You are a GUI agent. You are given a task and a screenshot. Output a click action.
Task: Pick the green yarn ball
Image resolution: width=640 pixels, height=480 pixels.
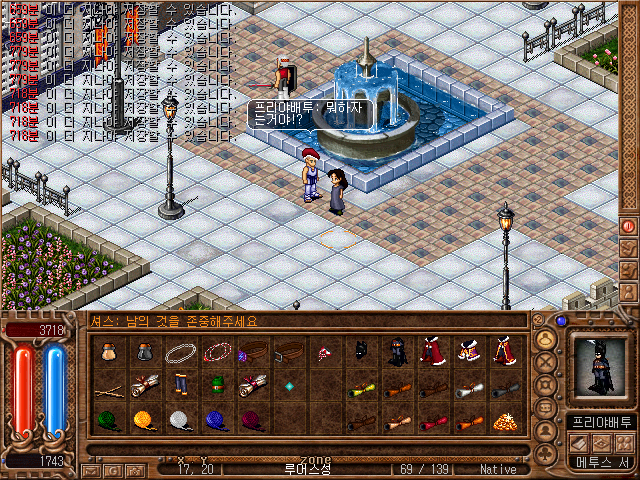[109, 420]
